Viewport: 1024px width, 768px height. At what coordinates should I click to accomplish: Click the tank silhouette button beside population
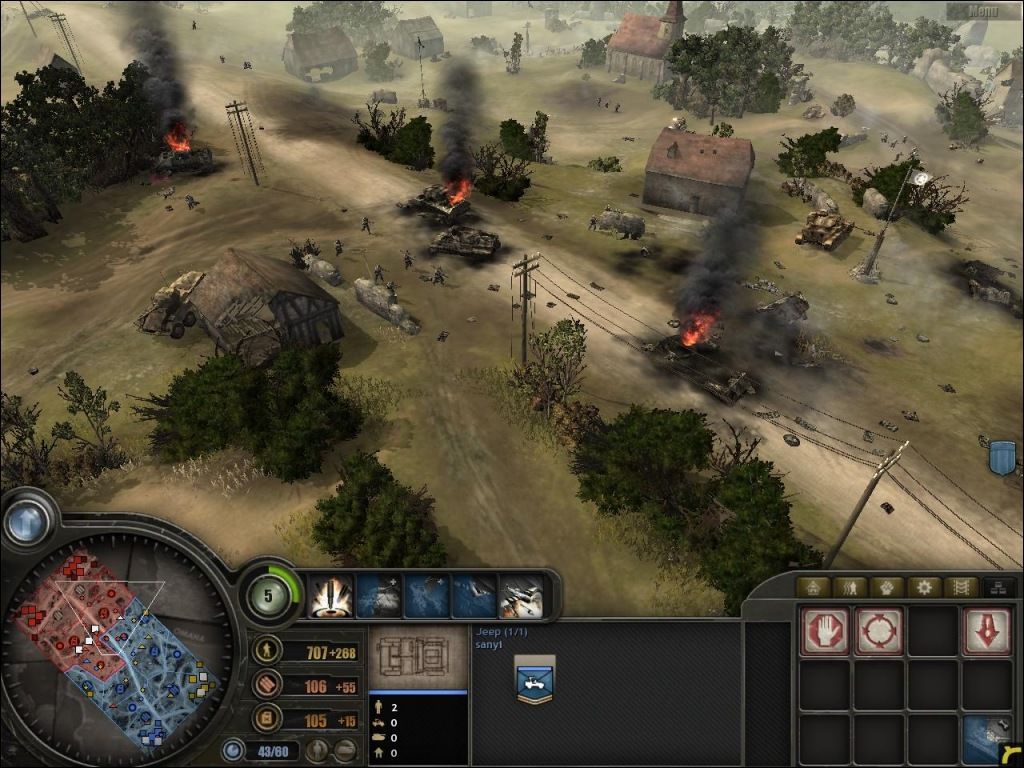click(x=346, y=750)
